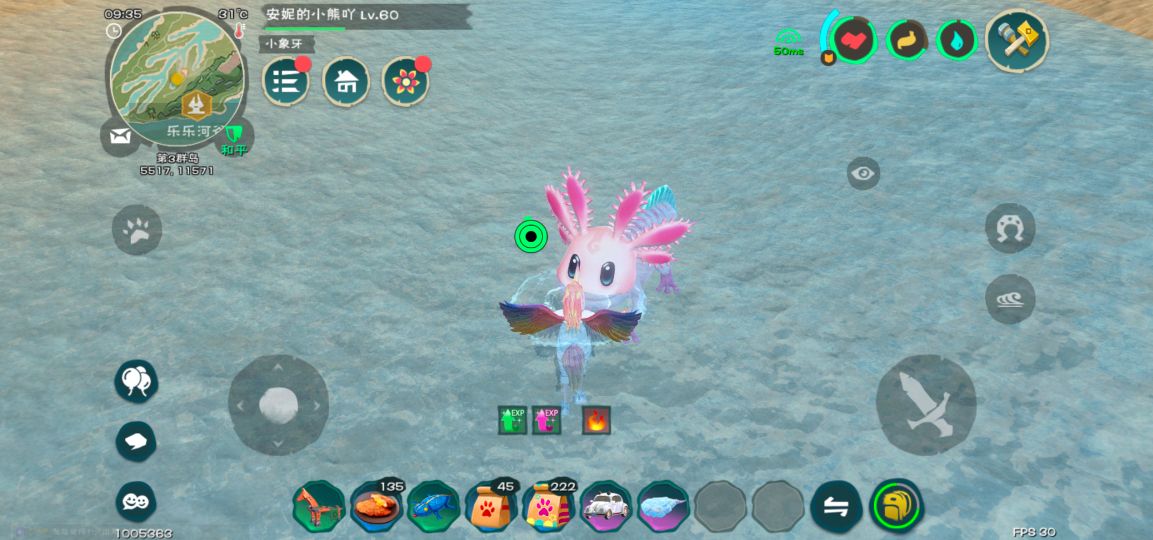Open the paw print pet button

(137, 230)
